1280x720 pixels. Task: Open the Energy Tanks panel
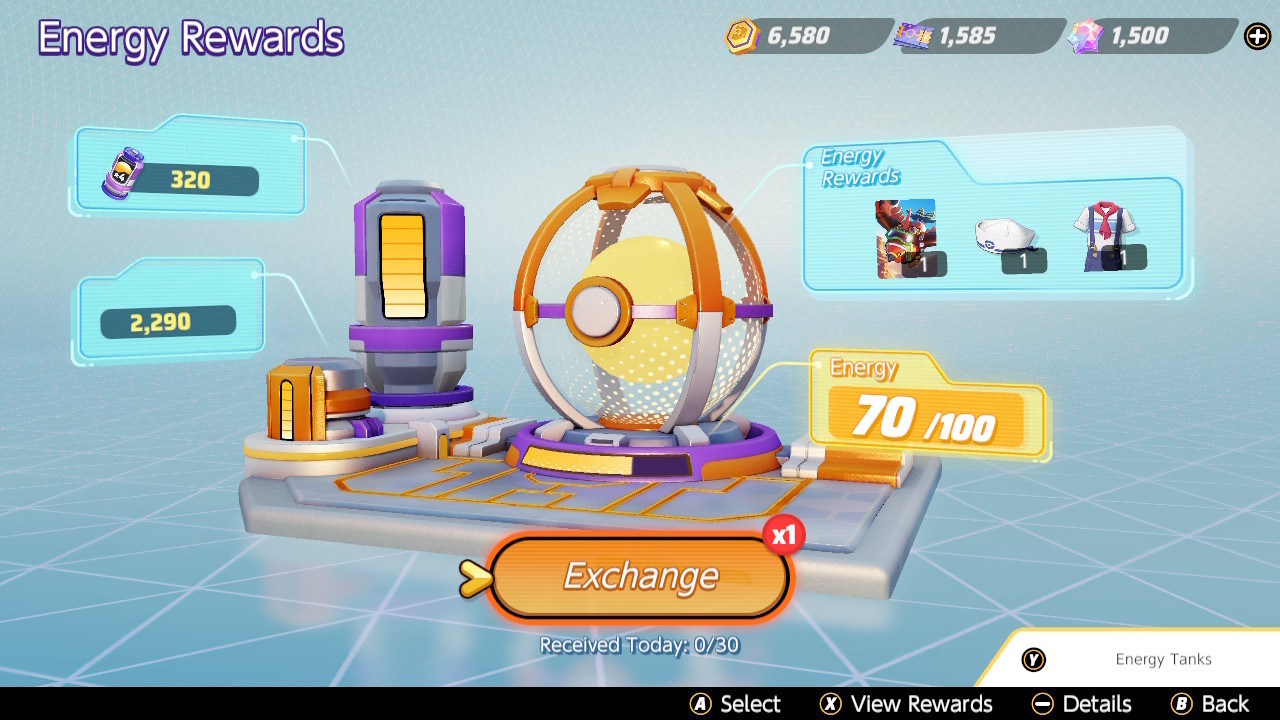[1132, 659]
